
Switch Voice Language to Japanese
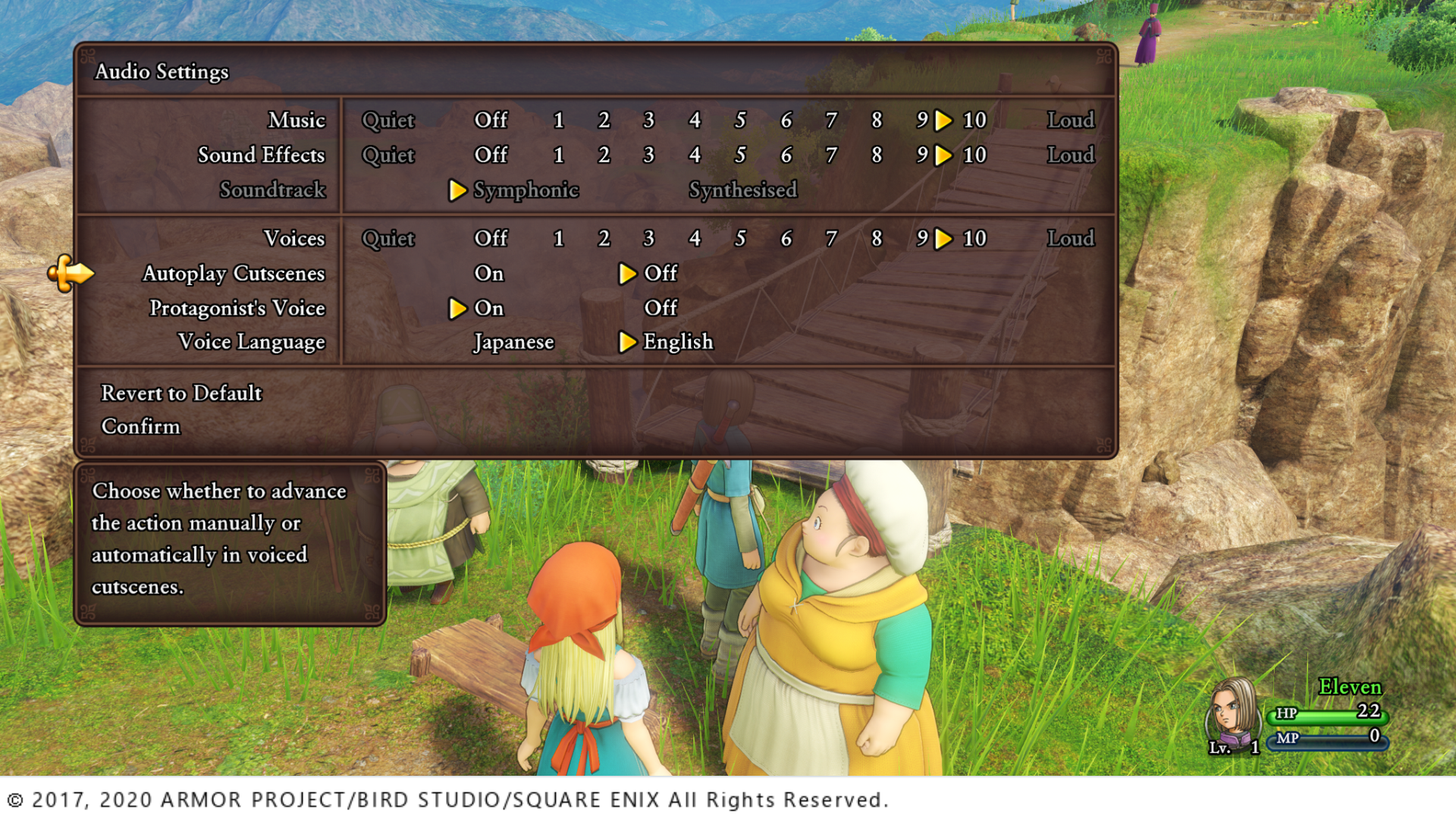[x=513, y=342]
